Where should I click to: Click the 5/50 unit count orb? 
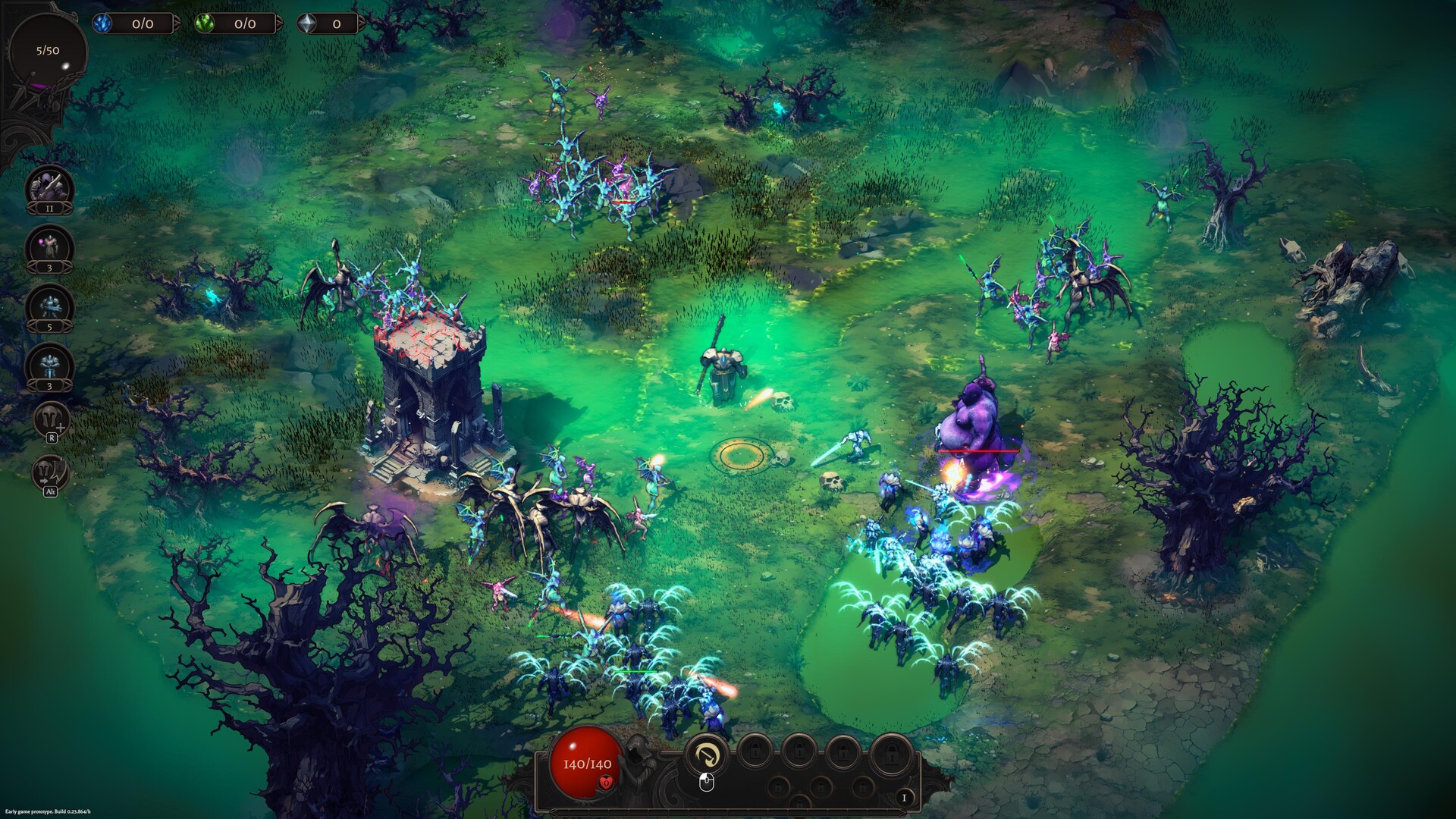point(47,52)
